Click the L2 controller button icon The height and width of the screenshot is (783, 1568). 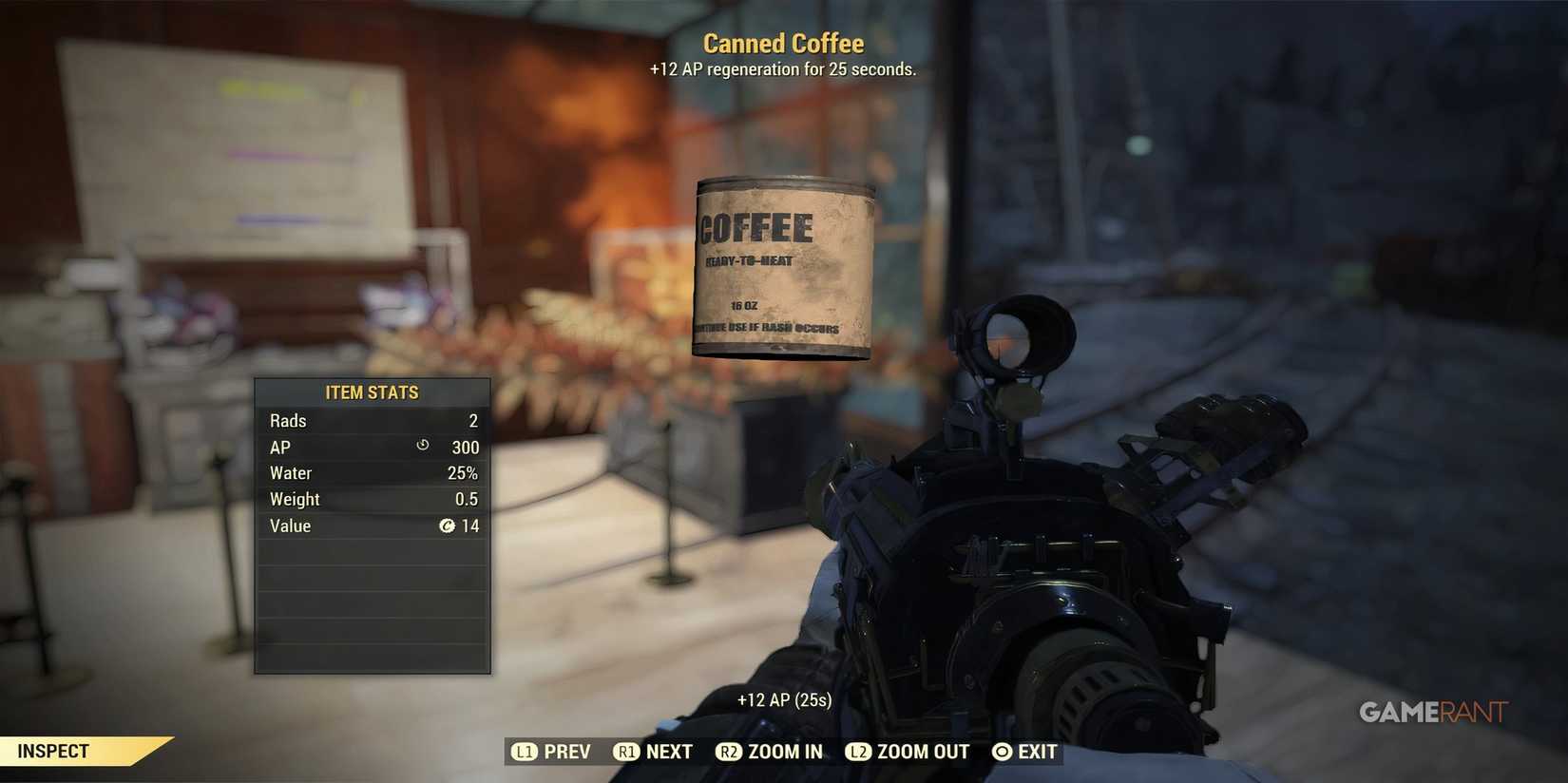tap(859, 751)
